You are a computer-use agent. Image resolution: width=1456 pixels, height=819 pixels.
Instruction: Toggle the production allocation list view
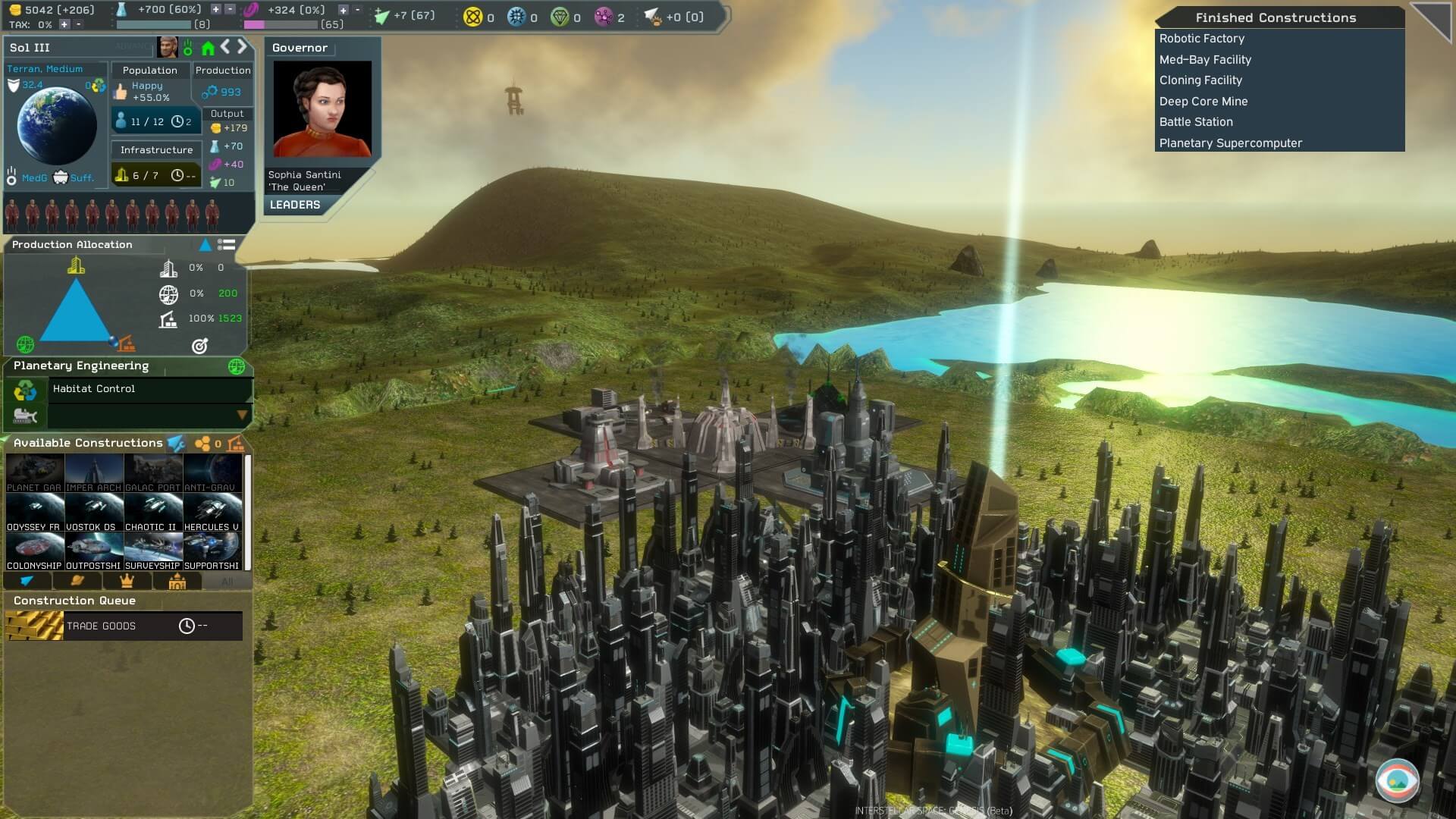[x=226, y=244]
